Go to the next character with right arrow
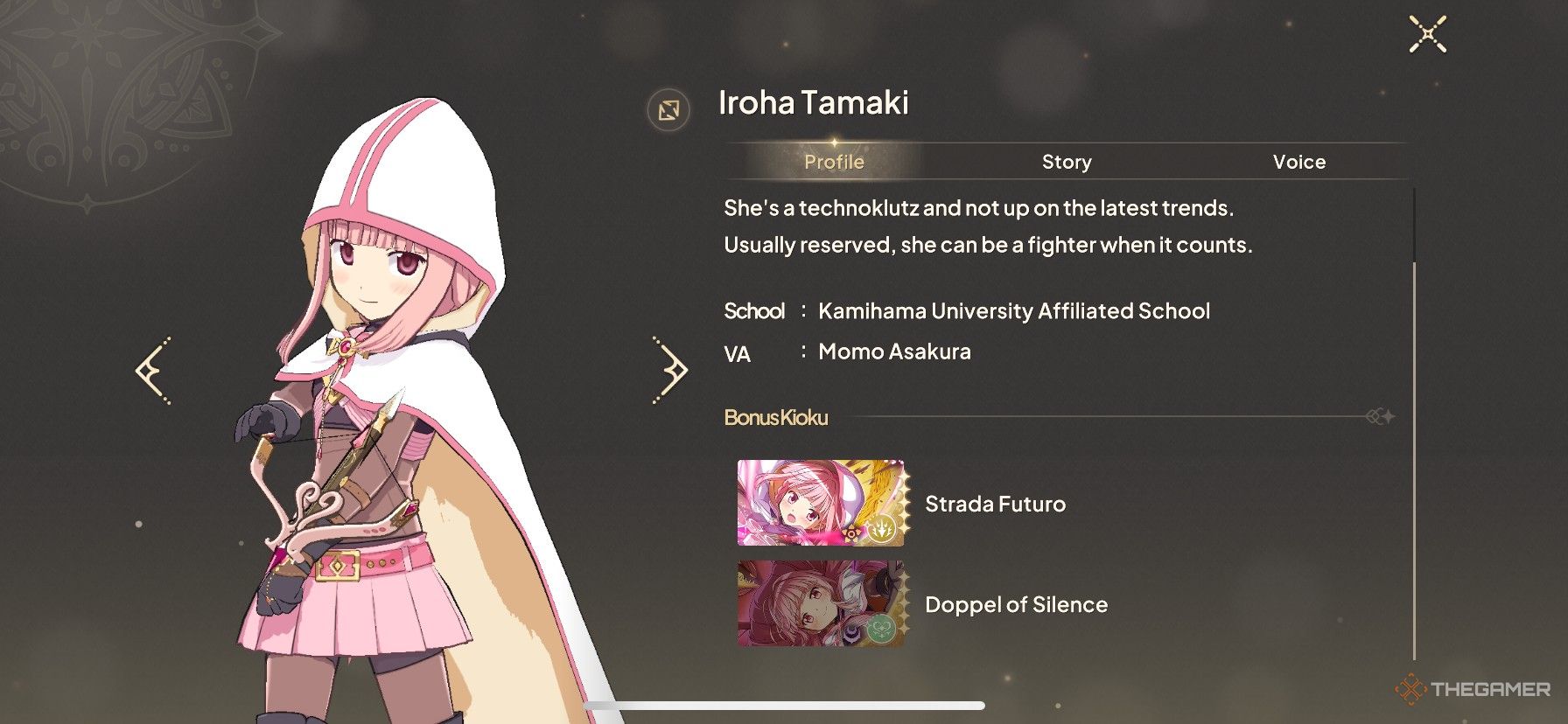Viewport: 1568px width, 724px height. (x=671, y=371)
